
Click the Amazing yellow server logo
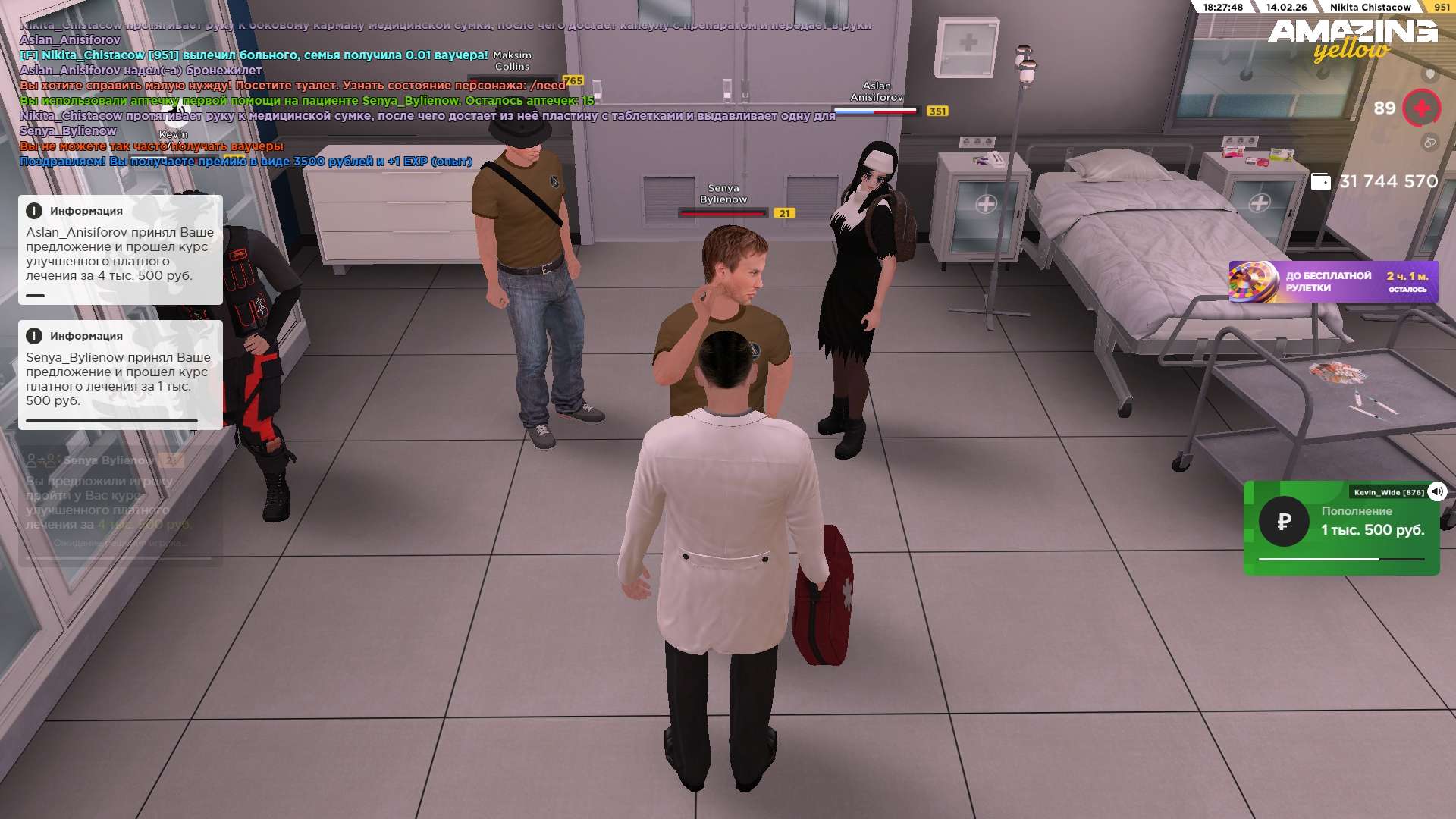point(1353,38)
